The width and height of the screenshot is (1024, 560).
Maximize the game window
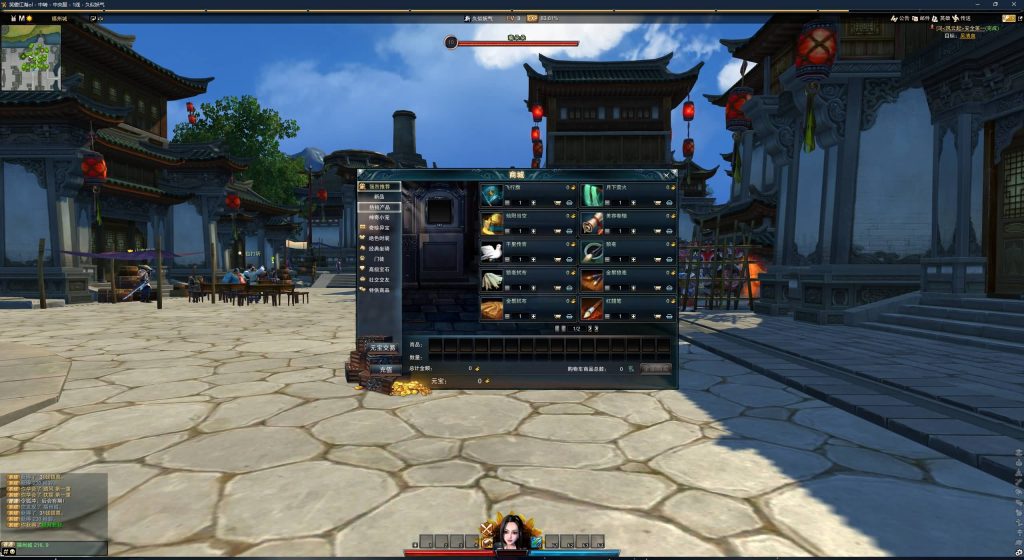(993, 5)
